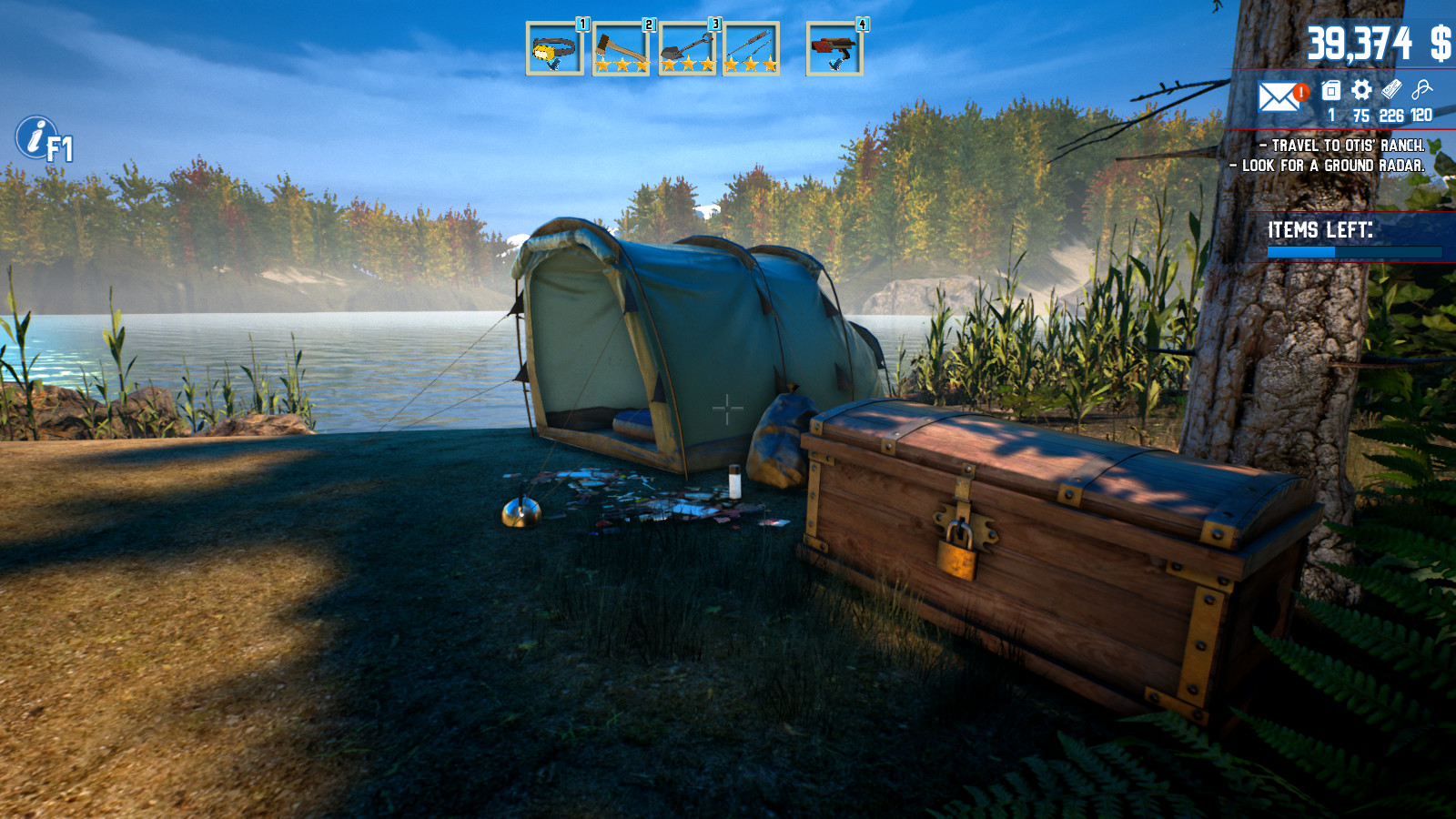Click the fuel canister counter icon
Image resolution: width=1456 pixels, height=819 pixels.
pyautogui.click(x=1330, y=89)
